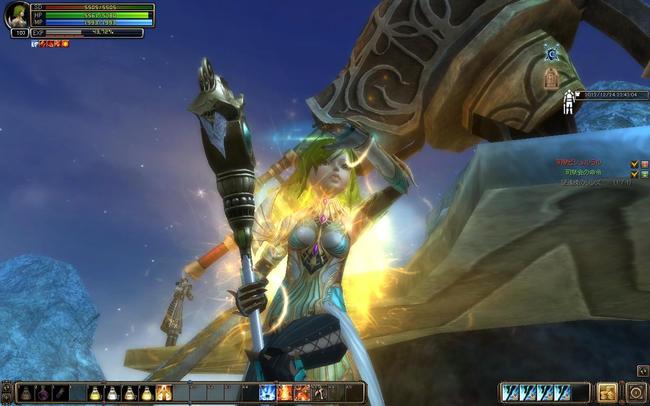Open the character portrait panel
Image resolution: width=650 pixels, height=406 pixels.
click(x=17, y=16)
